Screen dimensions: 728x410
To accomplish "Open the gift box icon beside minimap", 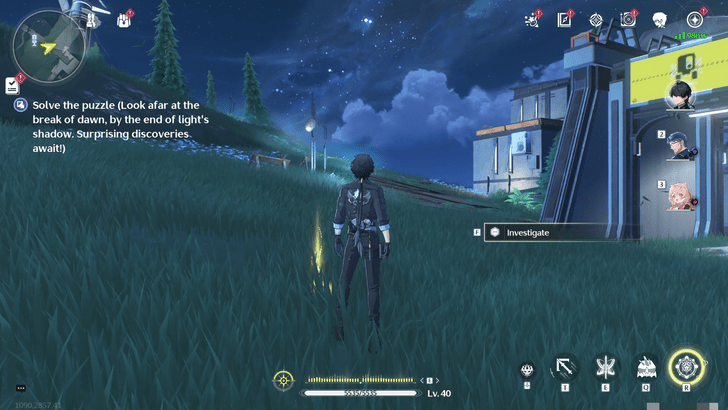I will tap(124, 19).
